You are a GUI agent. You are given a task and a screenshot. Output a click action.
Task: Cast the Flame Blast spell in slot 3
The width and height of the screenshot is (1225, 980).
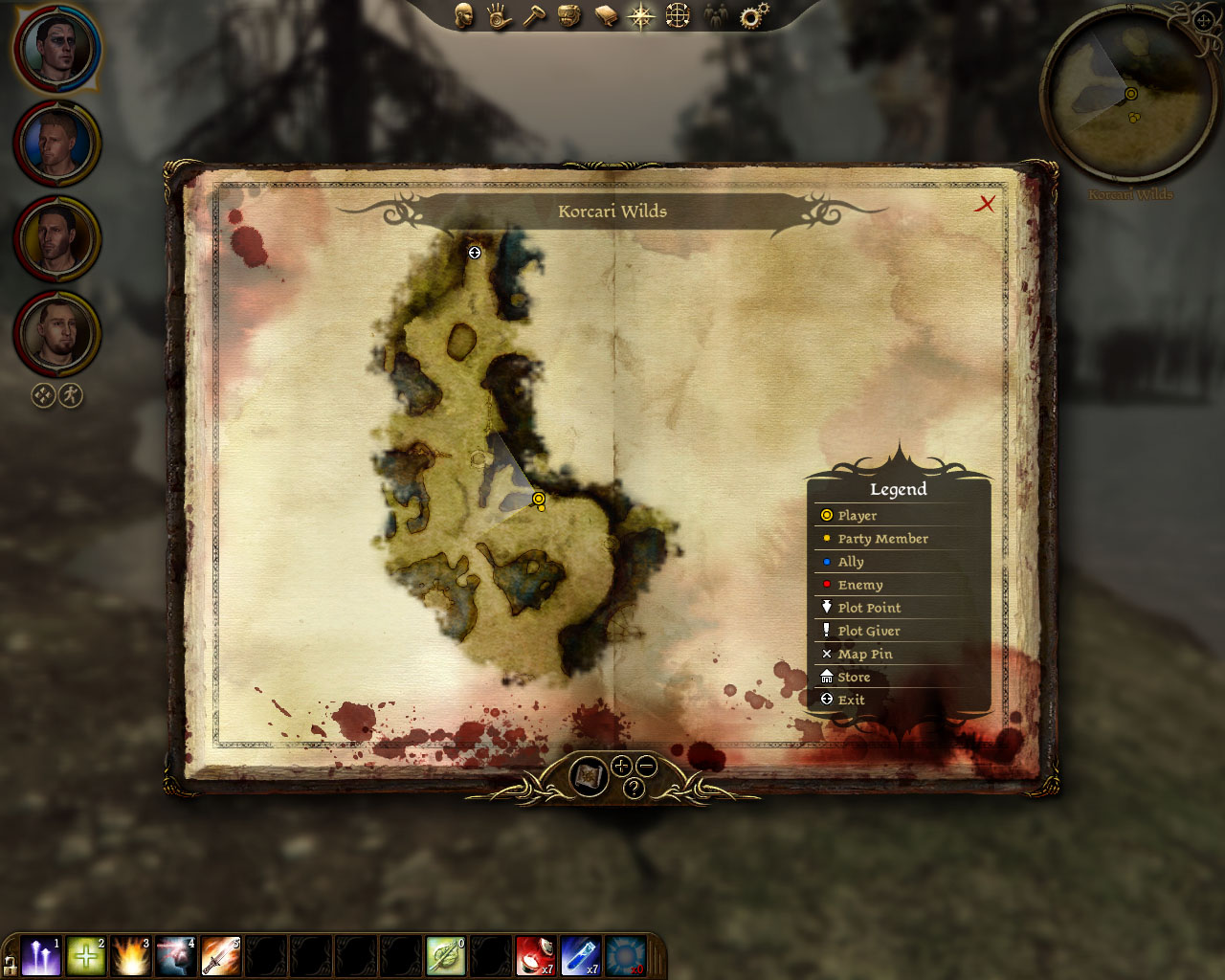click(130, 954)
